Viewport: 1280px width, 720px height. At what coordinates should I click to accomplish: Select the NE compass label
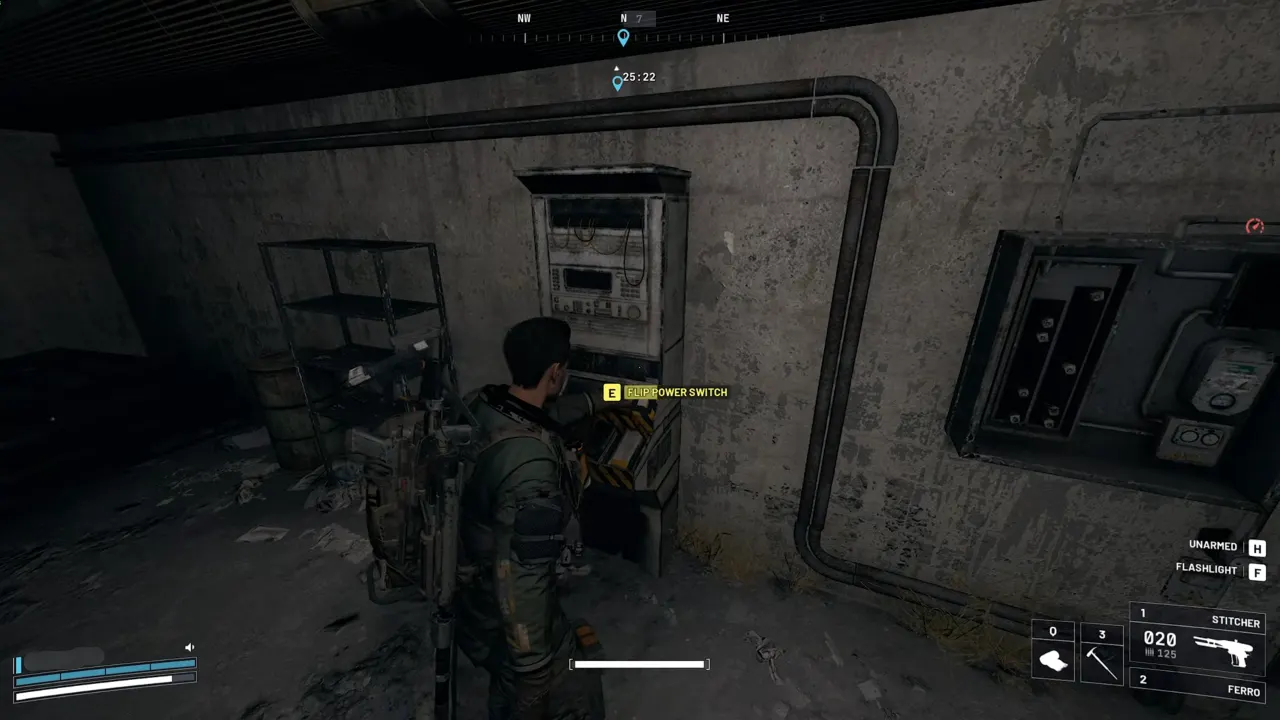(722, 17)
